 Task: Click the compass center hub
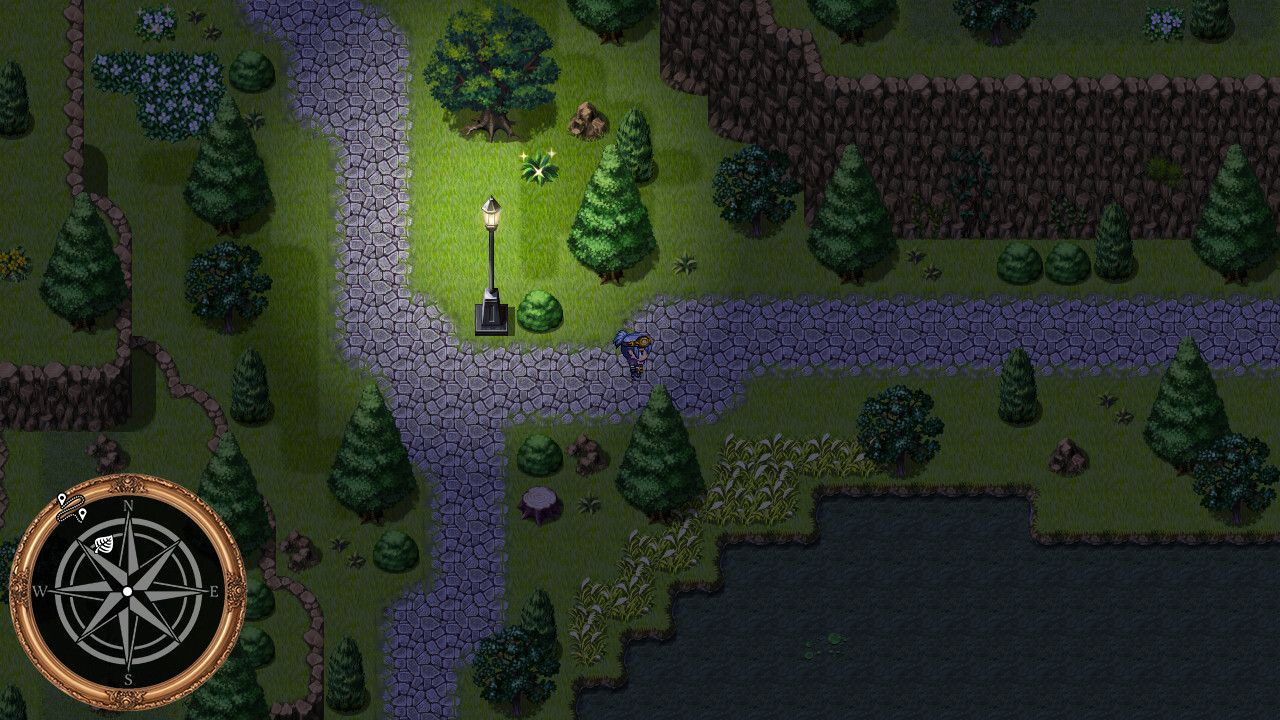[x=127, y=591]
